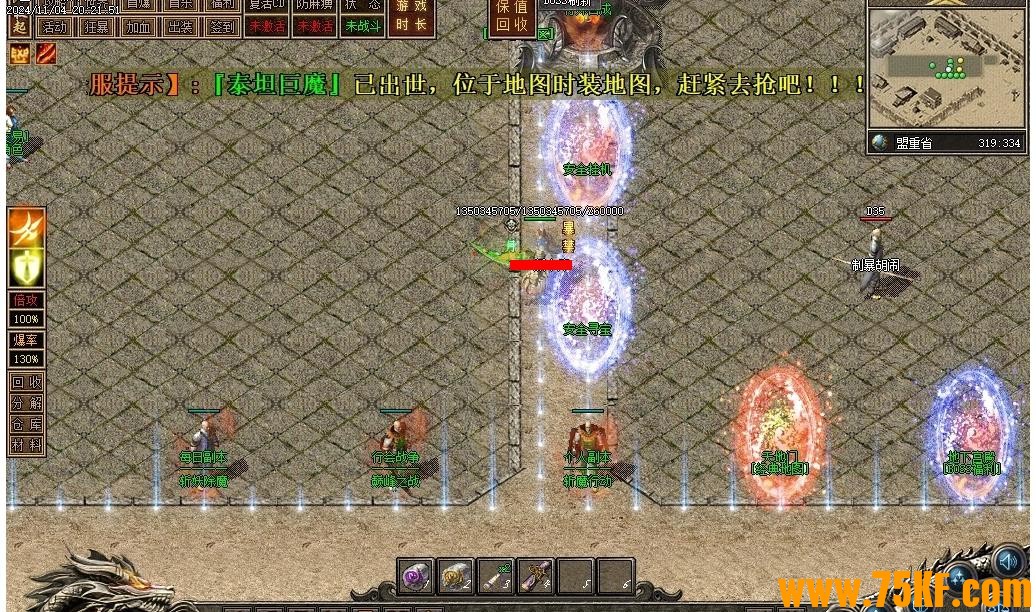
Task: Open the 保值回收 recycle panel
Action: tap(512, 17)
